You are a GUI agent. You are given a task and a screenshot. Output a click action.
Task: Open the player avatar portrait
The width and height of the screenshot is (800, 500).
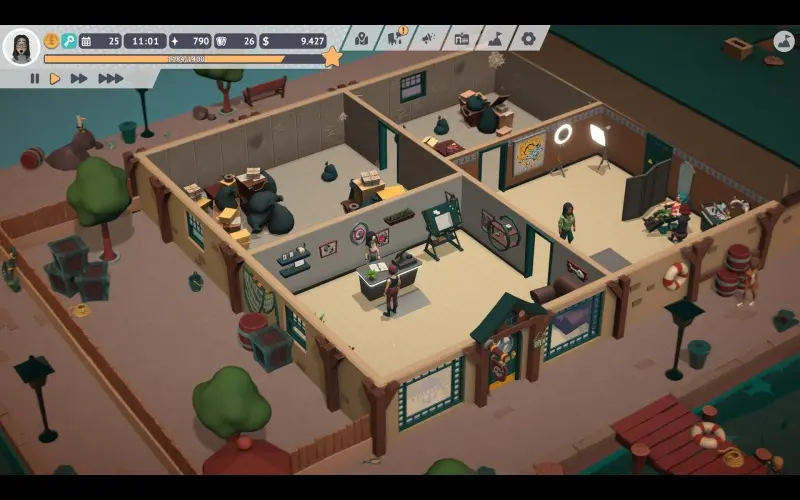pos(21,46)
